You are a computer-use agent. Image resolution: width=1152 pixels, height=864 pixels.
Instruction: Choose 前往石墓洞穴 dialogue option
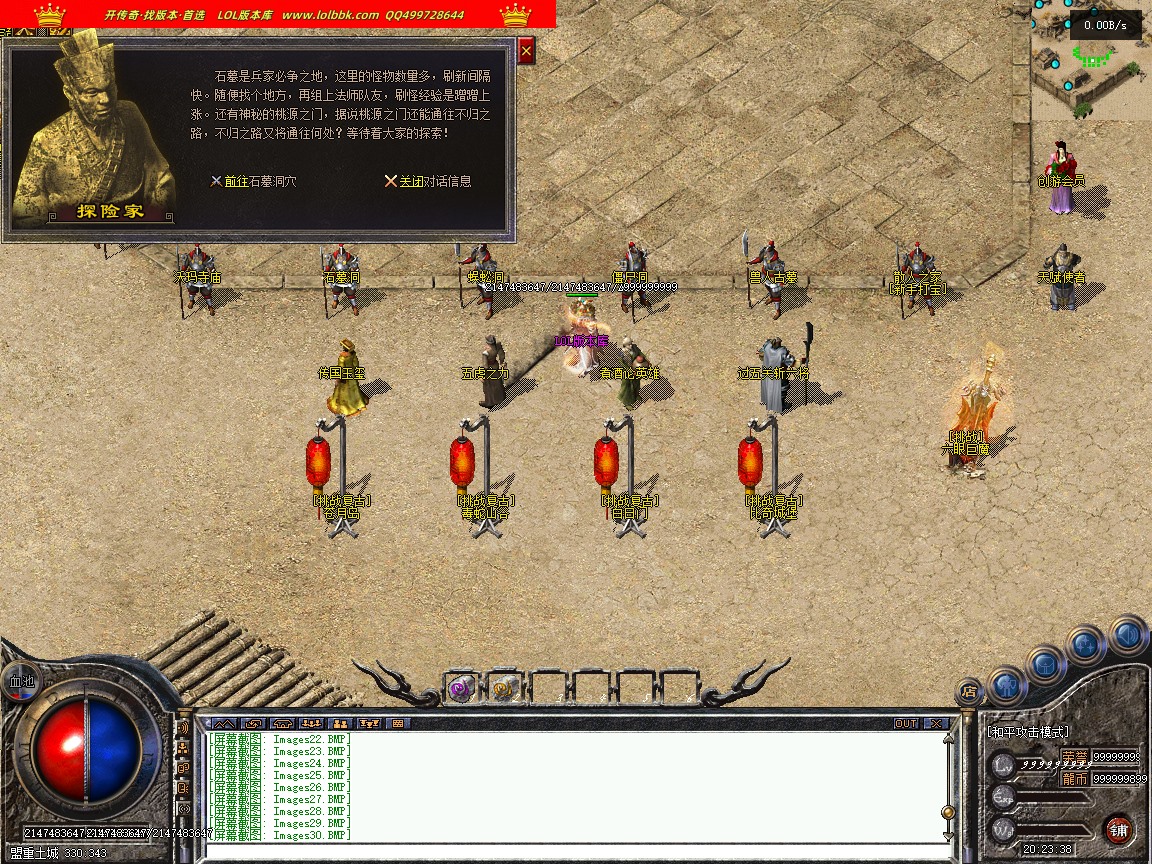pos(253,182)
